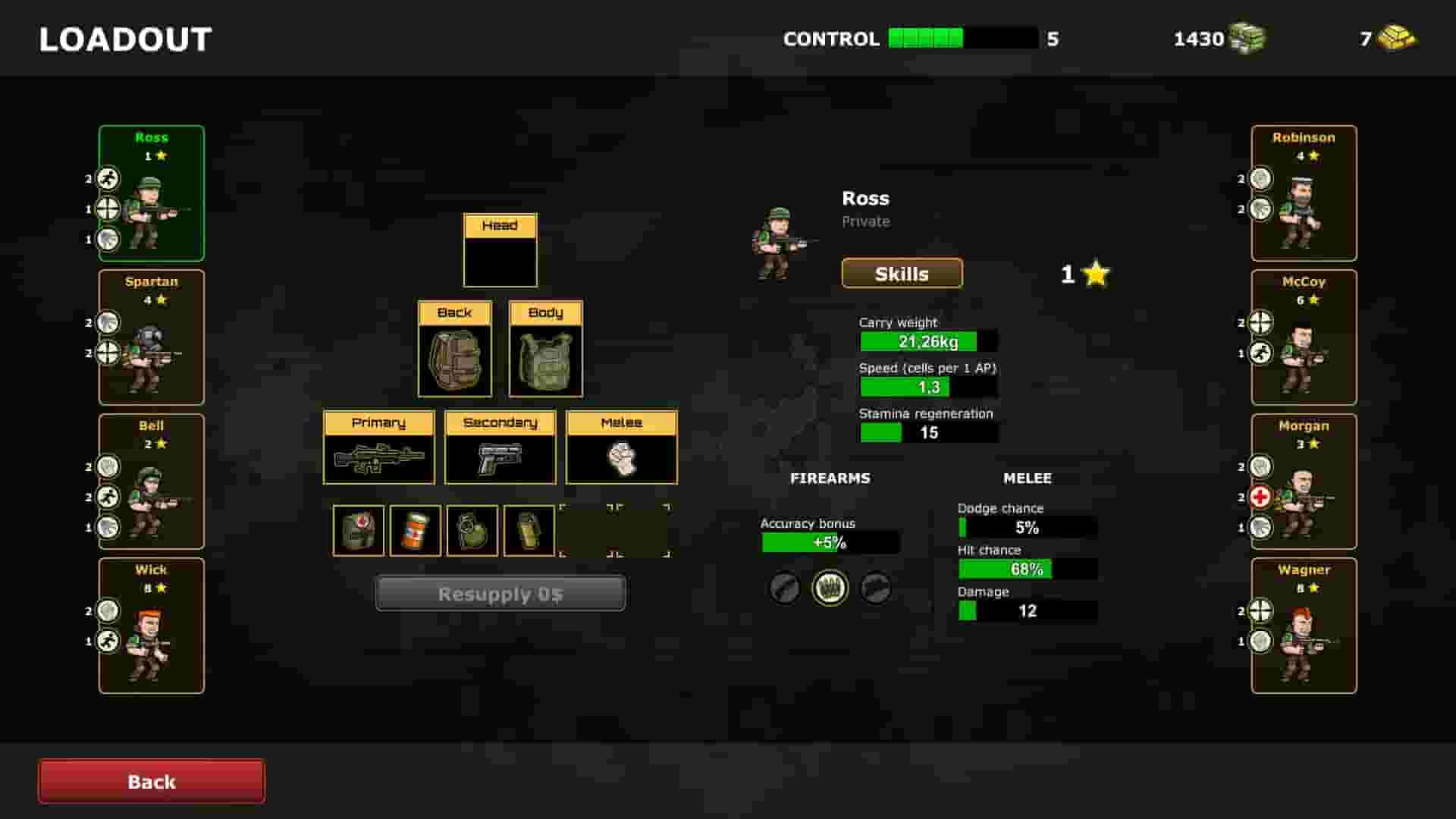Open Wagner's loadout card
This screenshot has height=819, width=1456.
pyautogui.click(x=1304, y=624)
